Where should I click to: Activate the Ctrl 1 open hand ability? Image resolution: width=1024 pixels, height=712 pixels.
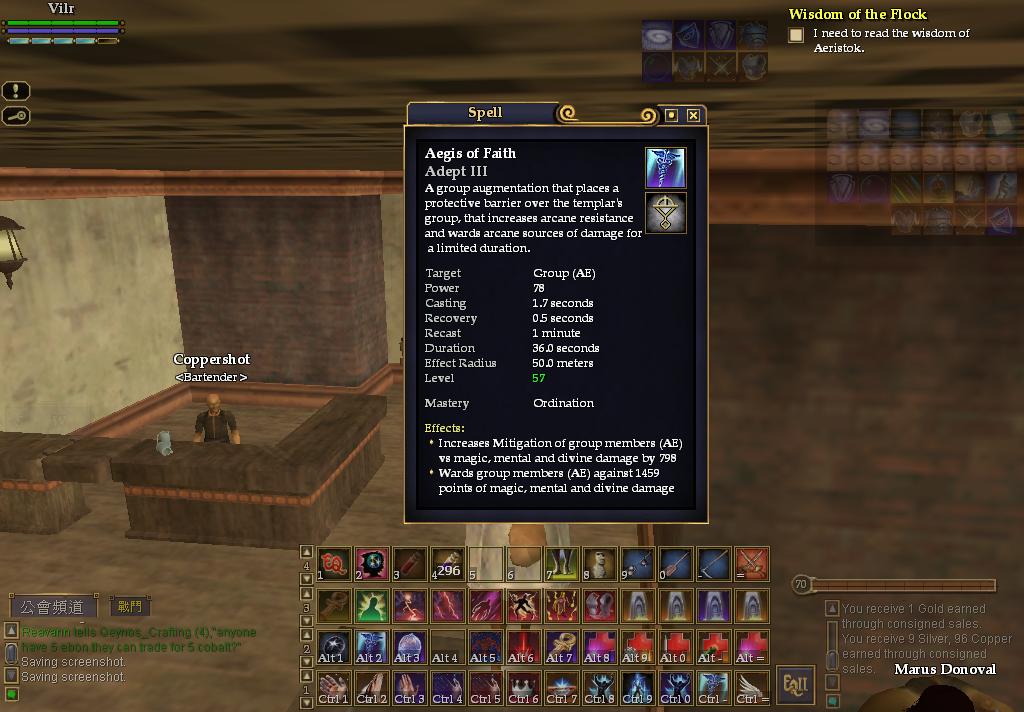333,686
